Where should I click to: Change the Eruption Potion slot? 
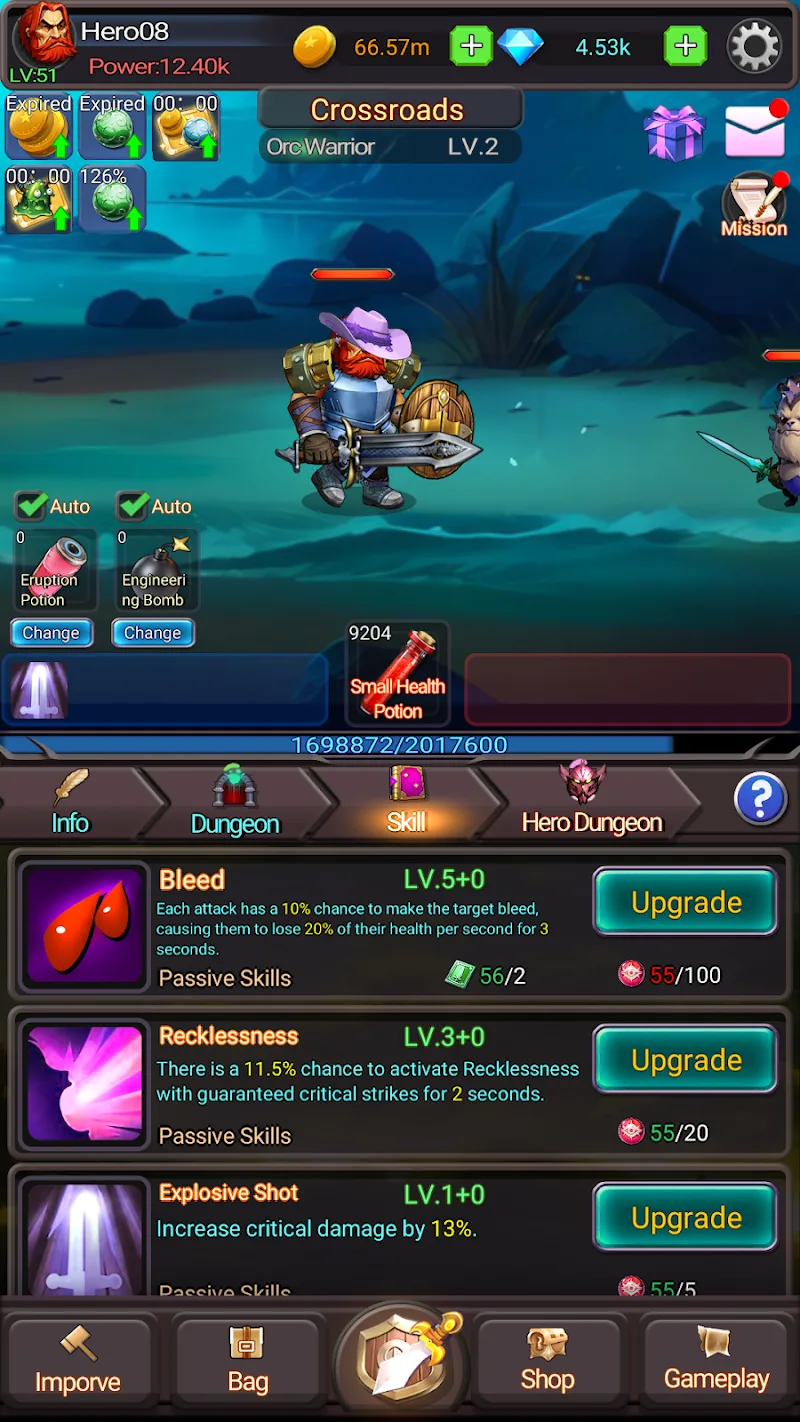[x=51, y=633]
